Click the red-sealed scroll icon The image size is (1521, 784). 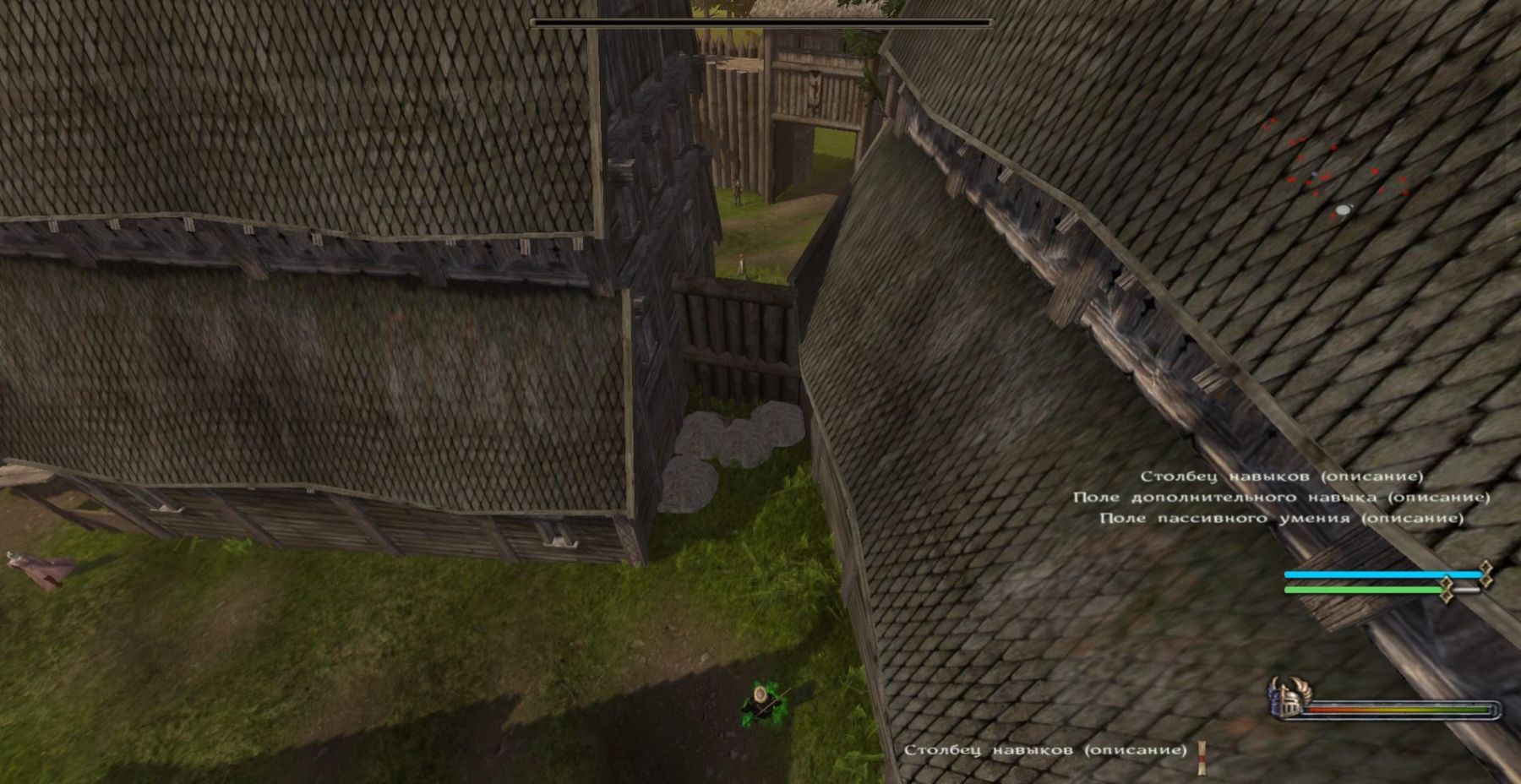click(1202, 756)
